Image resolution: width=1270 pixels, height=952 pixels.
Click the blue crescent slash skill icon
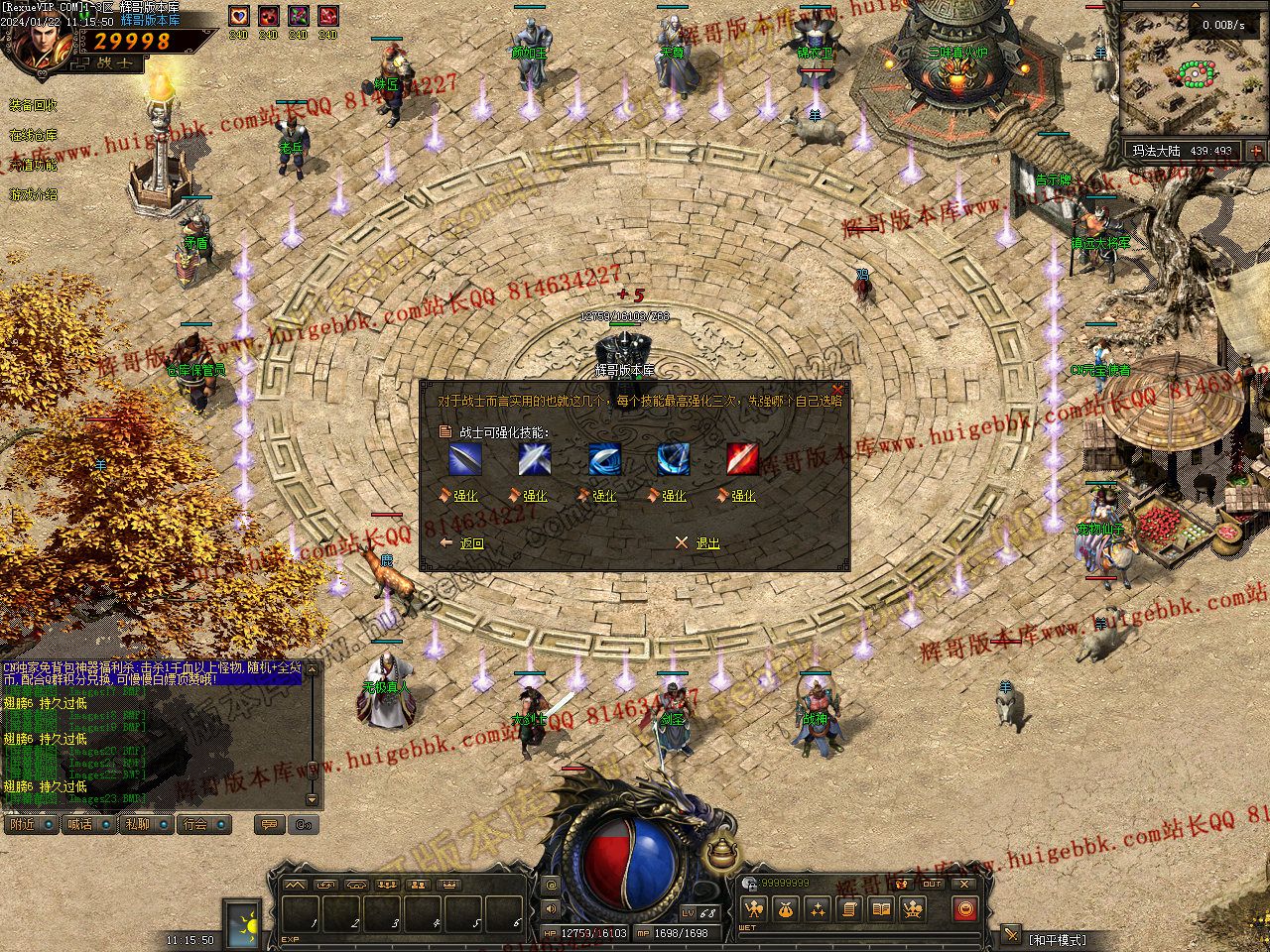[603, 459]
